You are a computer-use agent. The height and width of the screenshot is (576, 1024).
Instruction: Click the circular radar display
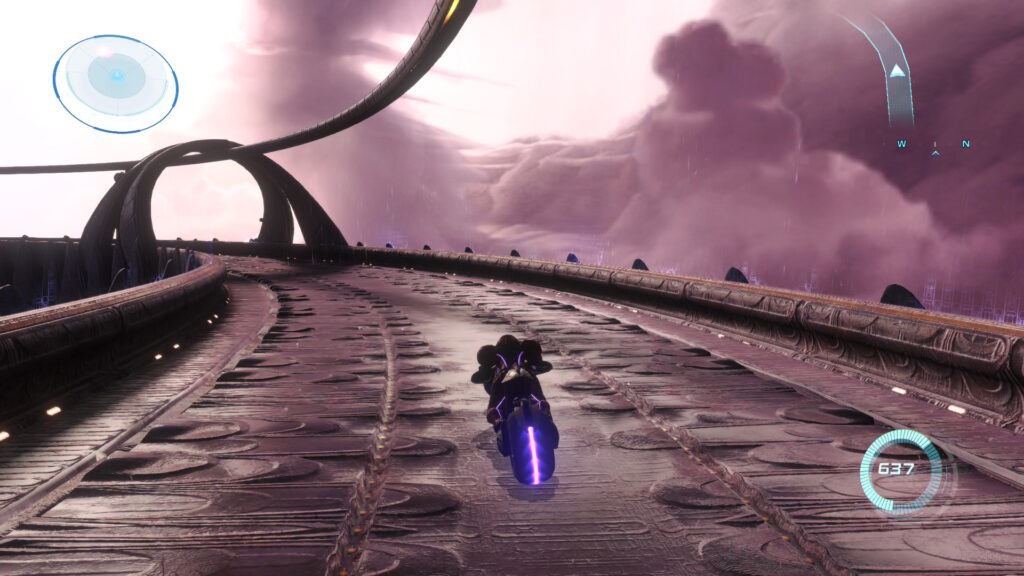[x=115, y=83]
